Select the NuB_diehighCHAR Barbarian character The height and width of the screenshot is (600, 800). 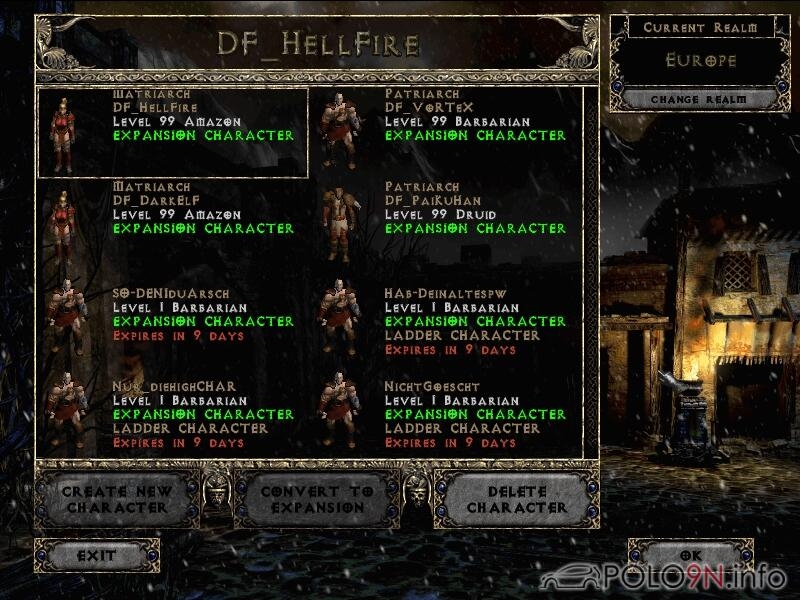click(x=172, y=411)
